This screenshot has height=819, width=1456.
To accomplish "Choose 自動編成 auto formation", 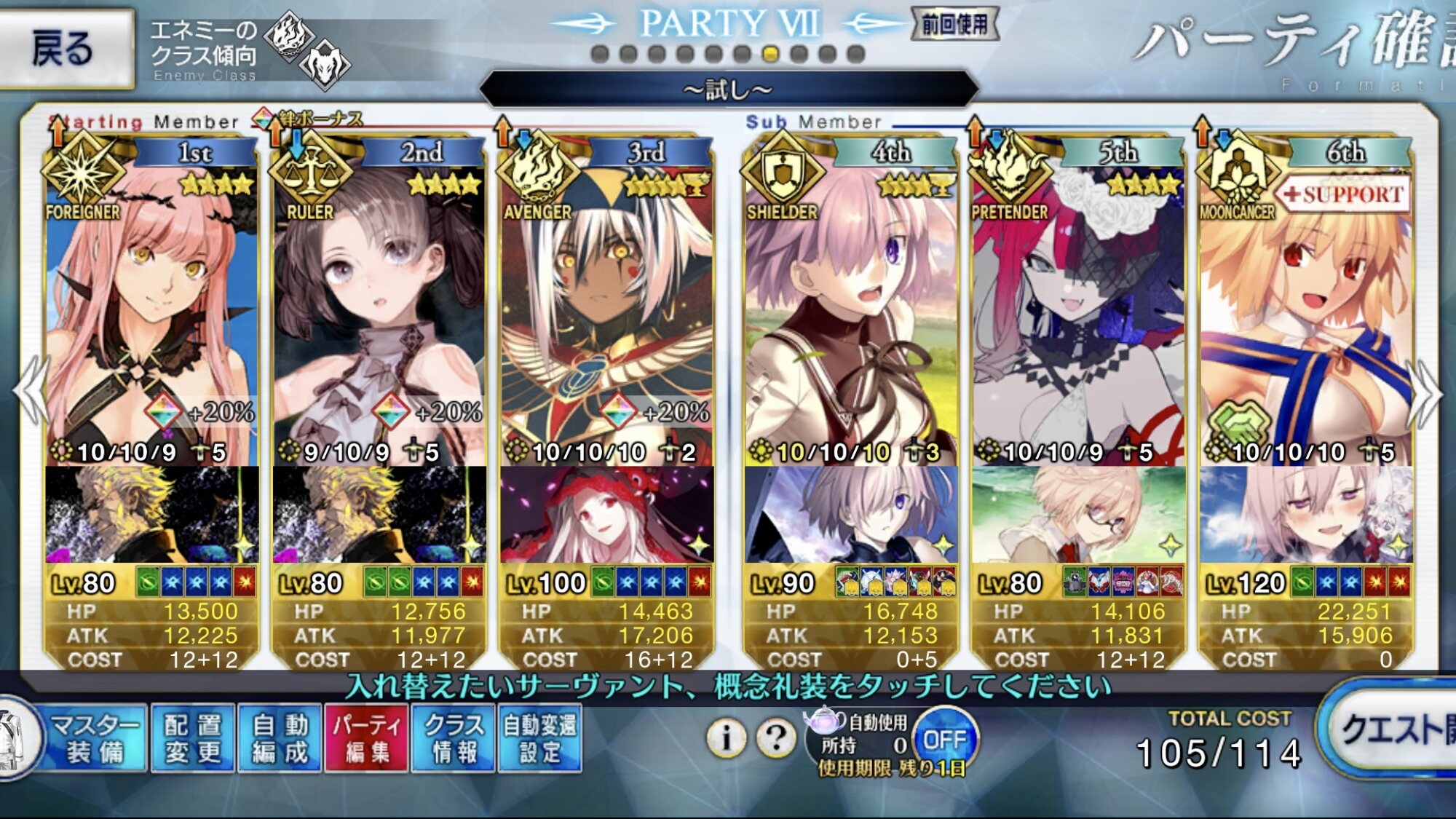I will (280, 738).
